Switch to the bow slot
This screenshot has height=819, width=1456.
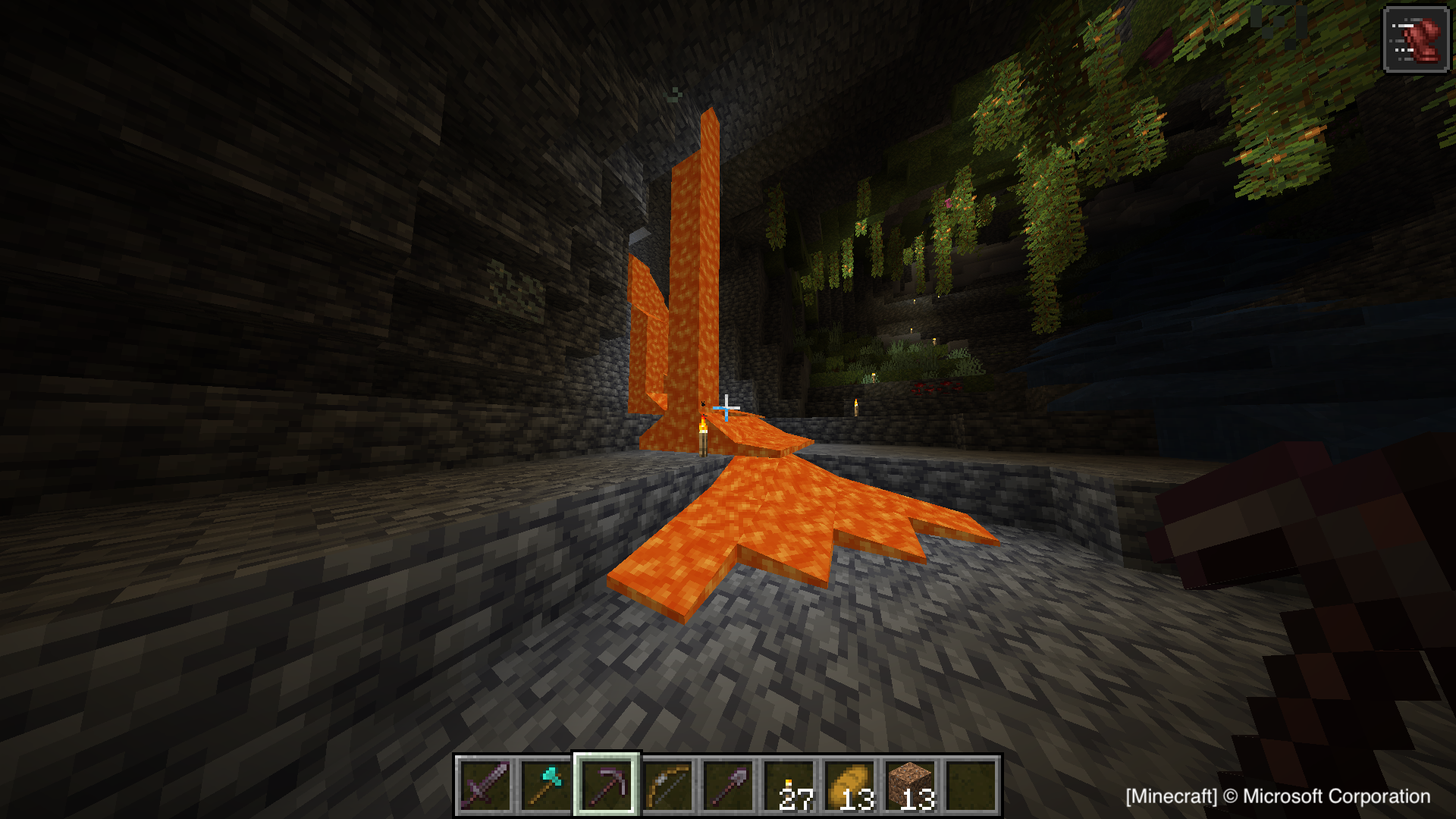[667, 786]
